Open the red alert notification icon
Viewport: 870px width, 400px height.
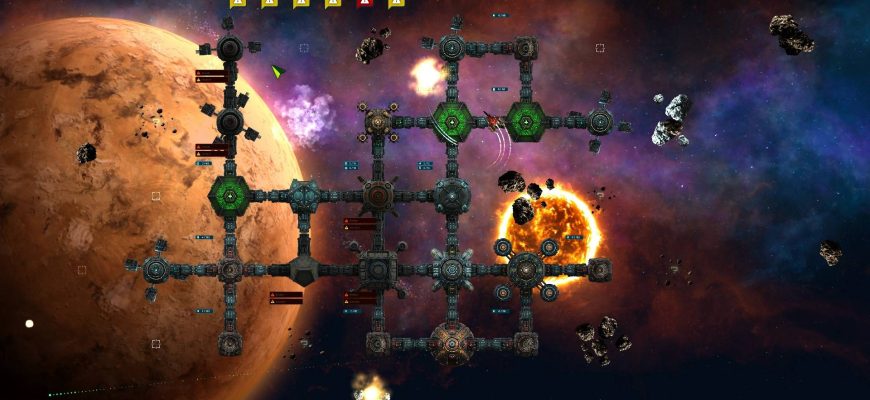[x=364, y=3]
